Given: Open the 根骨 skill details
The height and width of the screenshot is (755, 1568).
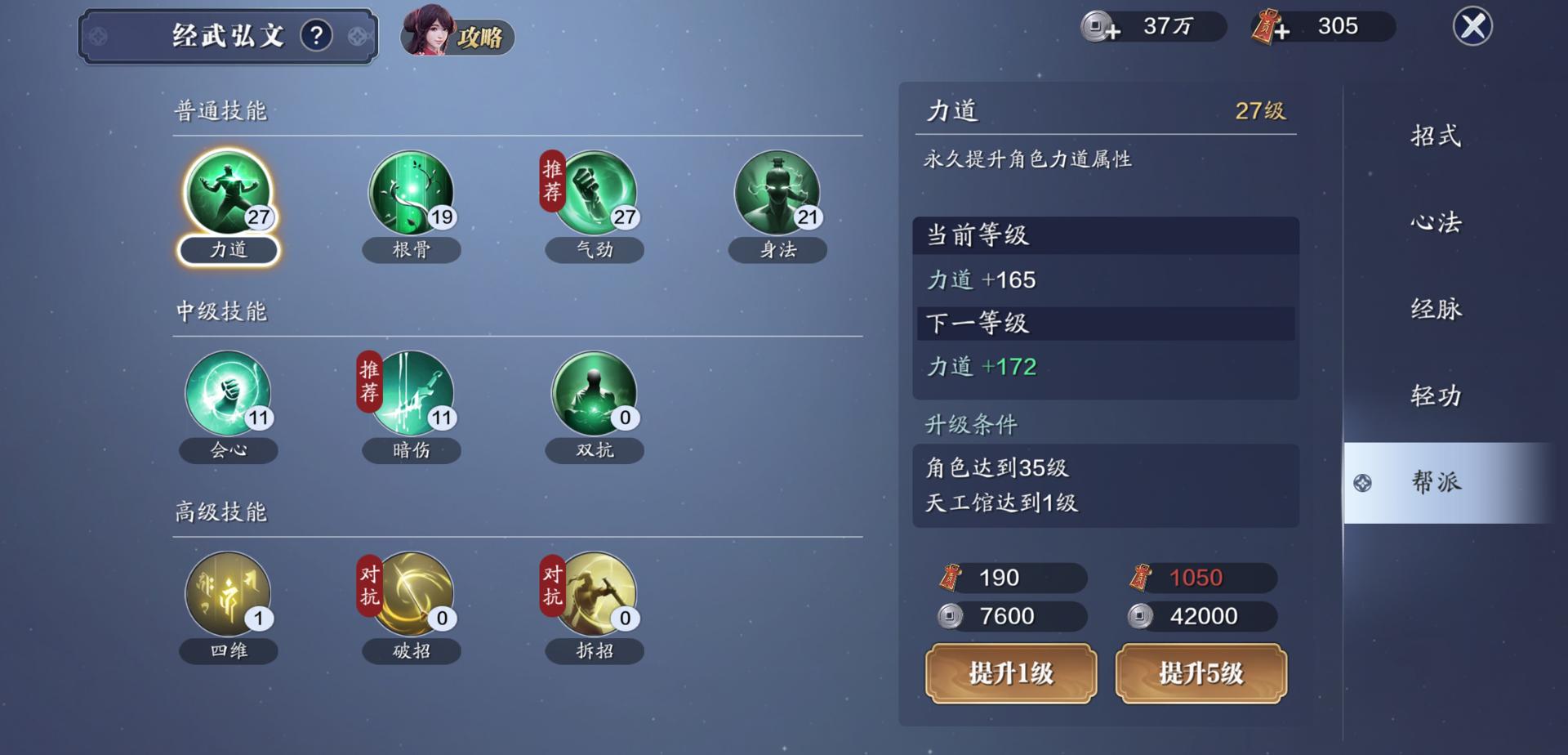Looking at the screenshot, I should 412,196.
